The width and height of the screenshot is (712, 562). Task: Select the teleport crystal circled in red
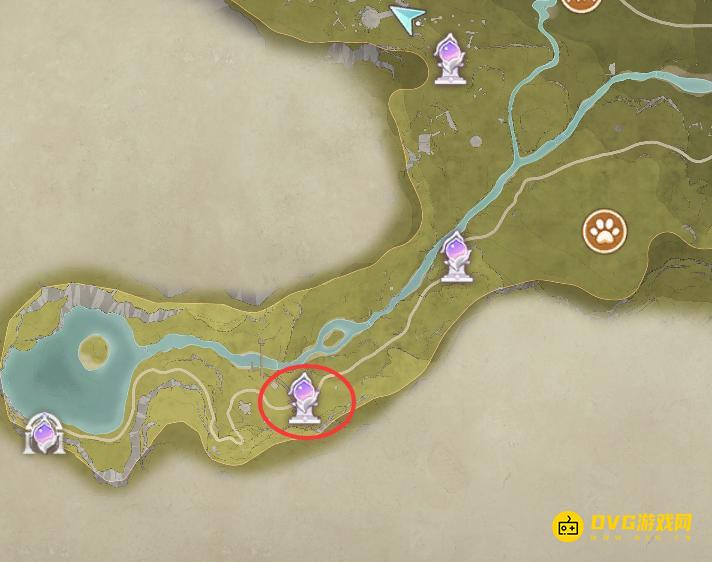click(304, 399)
